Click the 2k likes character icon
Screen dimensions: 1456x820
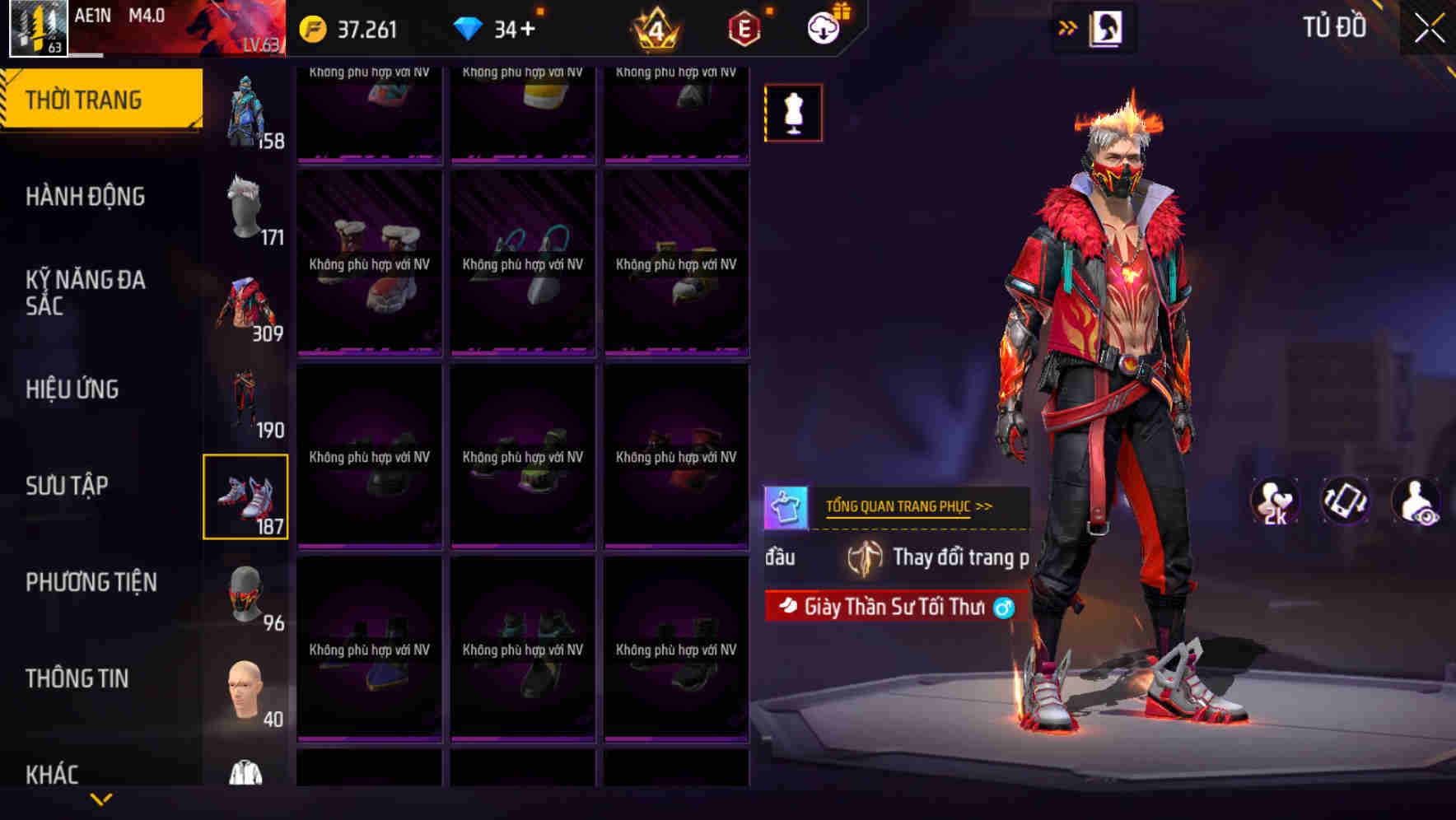click(1275, 500)
